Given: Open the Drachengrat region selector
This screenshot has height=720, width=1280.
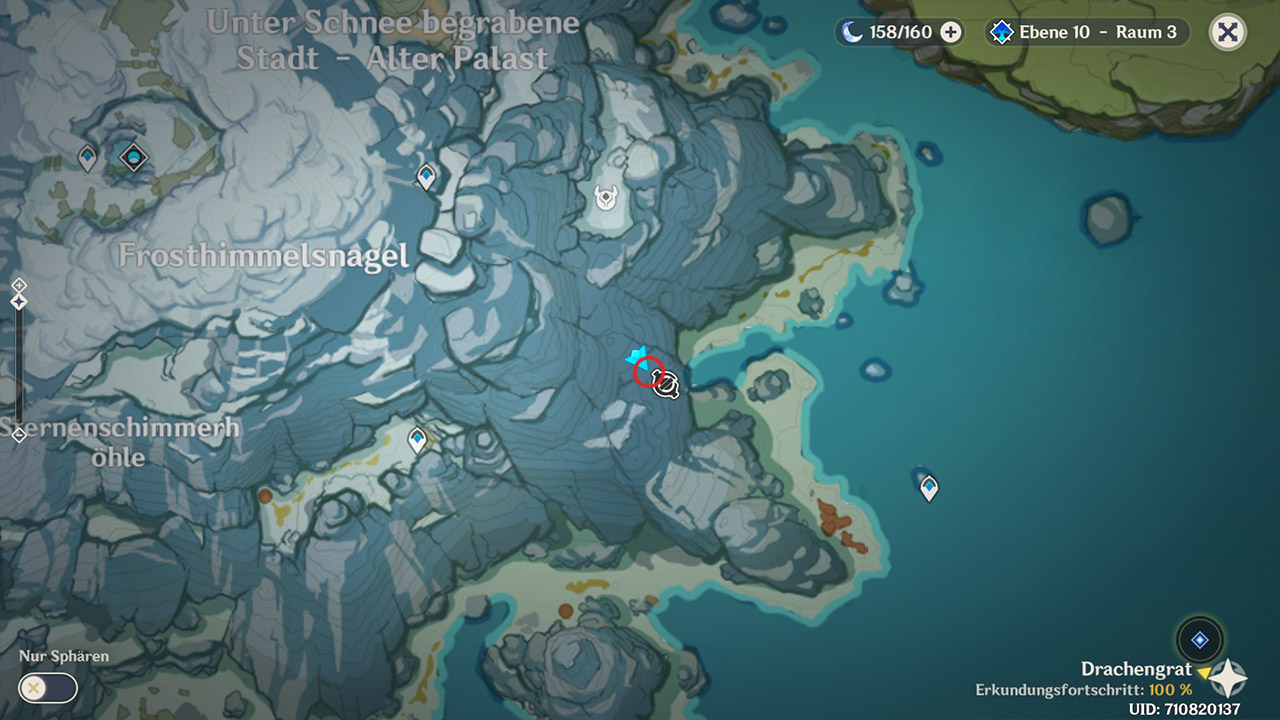Looking at the screenshot, I should tap(1137, 669).
